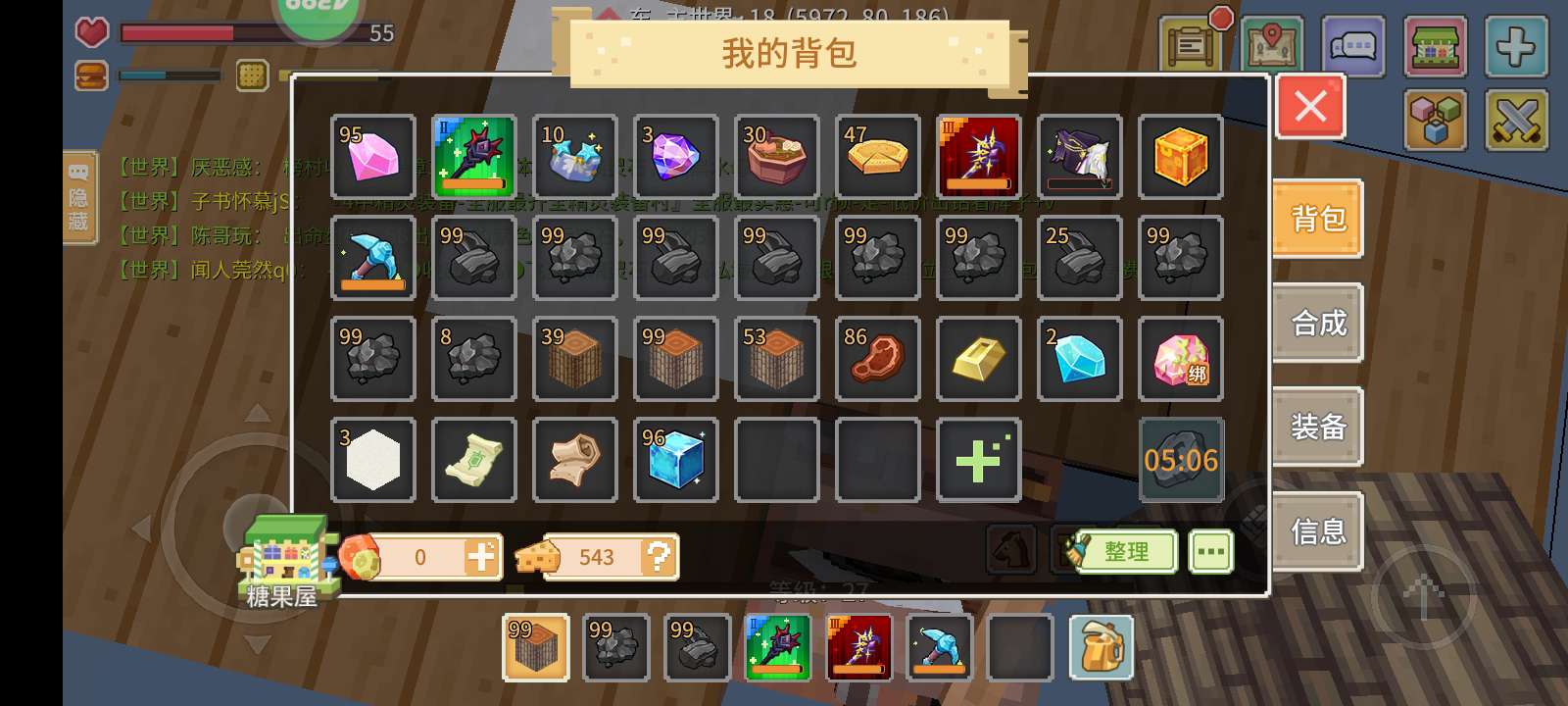Tap the horse mount icon beside sort button
The width and height of the screenshot is (1568, 706).
tap(1013, 550)
